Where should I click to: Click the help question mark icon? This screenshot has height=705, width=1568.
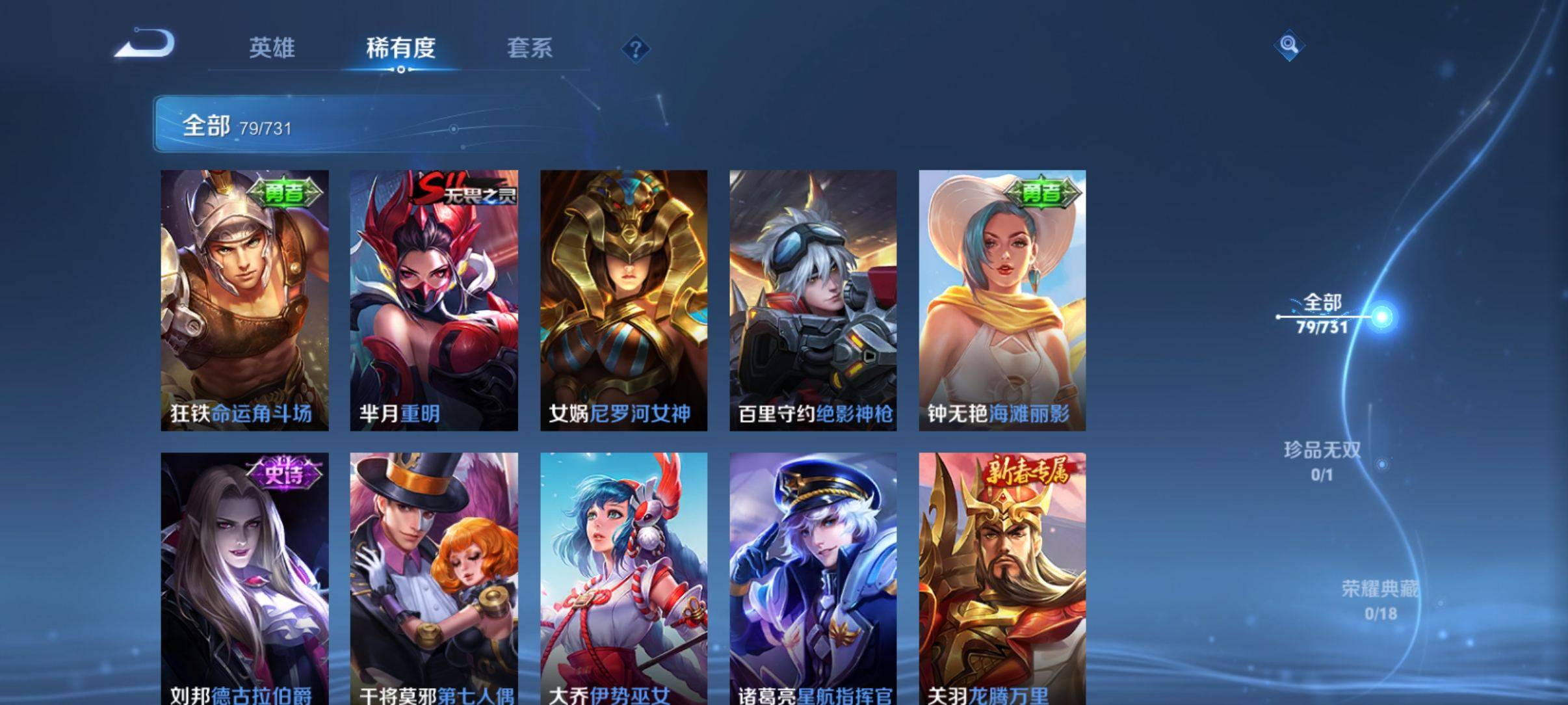pos(637,48)
